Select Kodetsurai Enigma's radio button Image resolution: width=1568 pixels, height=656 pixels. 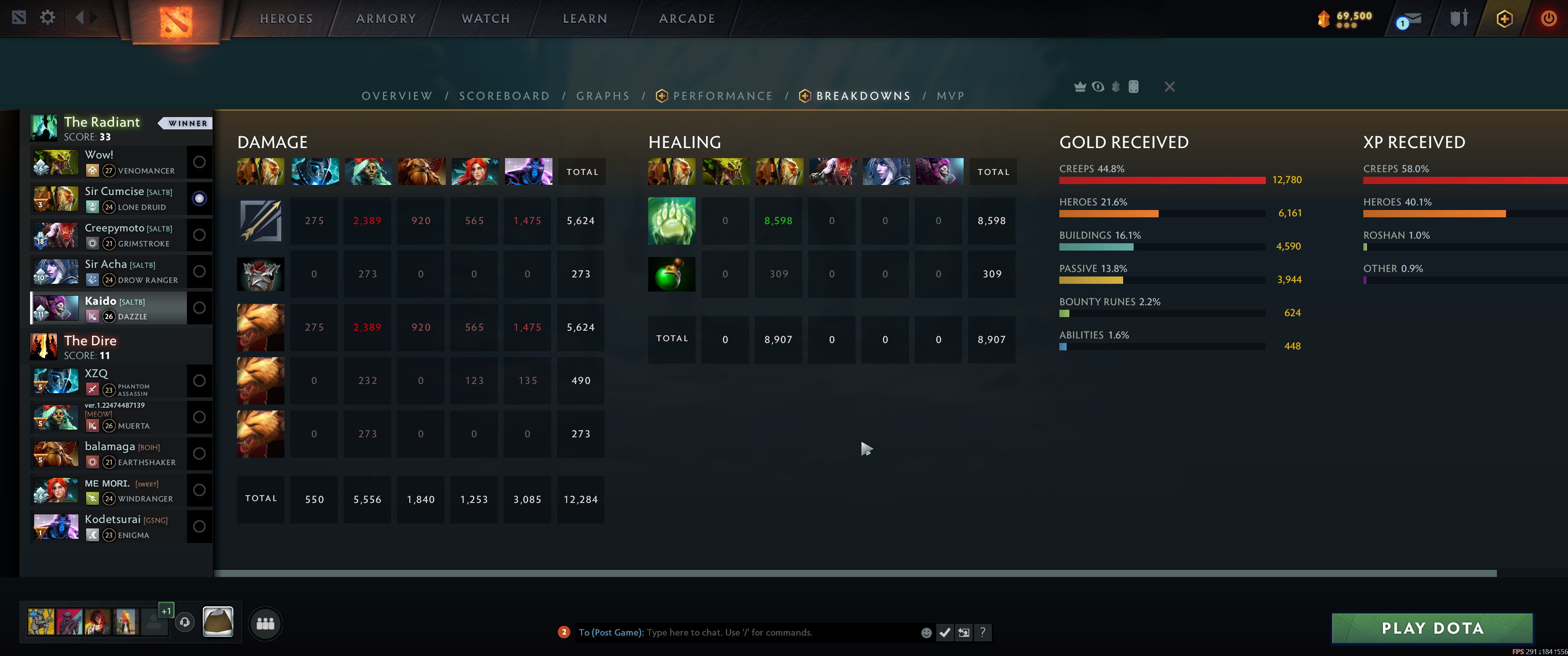coord(199,526)
